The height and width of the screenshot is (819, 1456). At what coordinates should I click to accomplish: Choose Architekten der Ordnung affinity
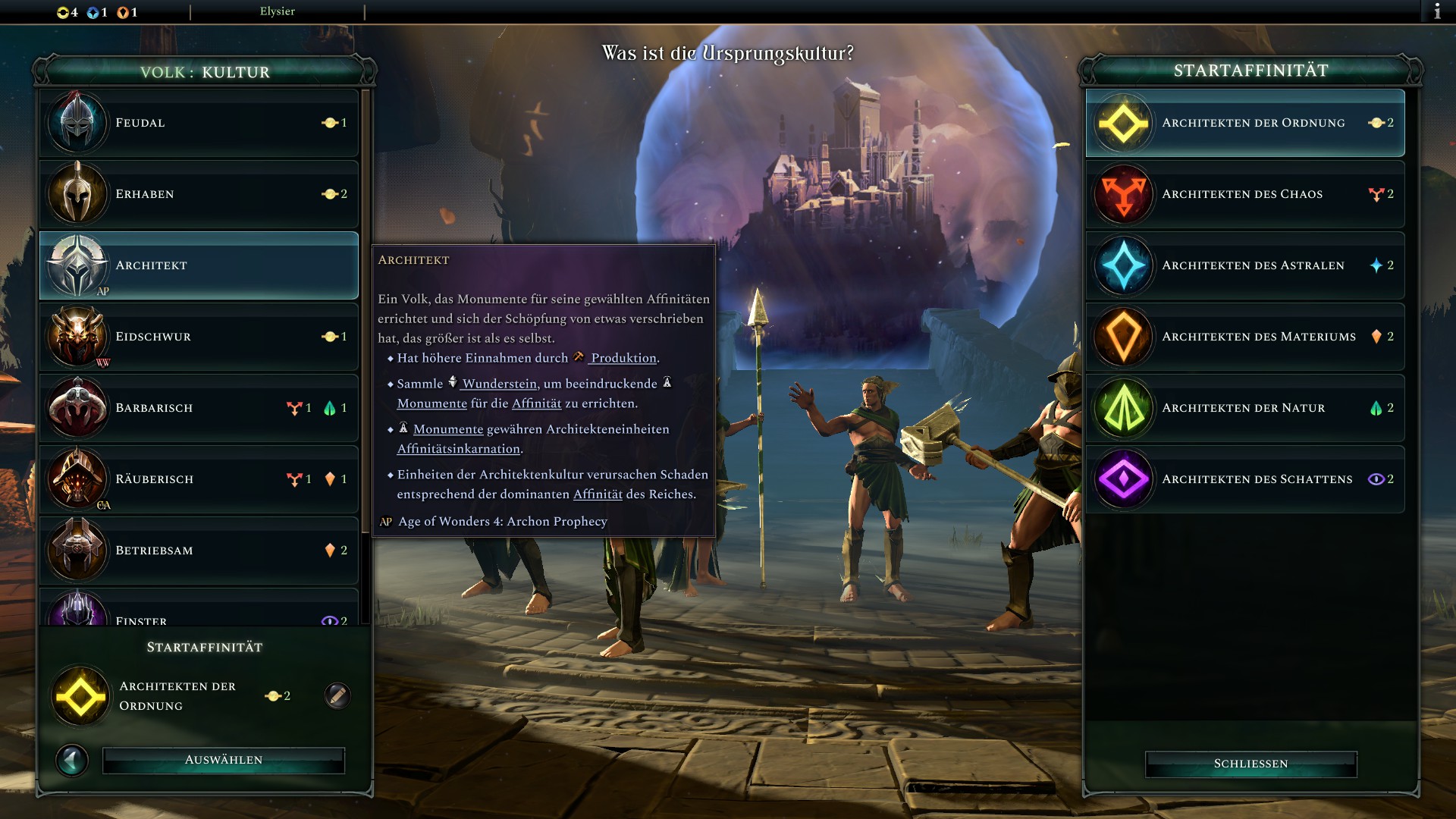pyautogui.click(x=1245, y=123)
